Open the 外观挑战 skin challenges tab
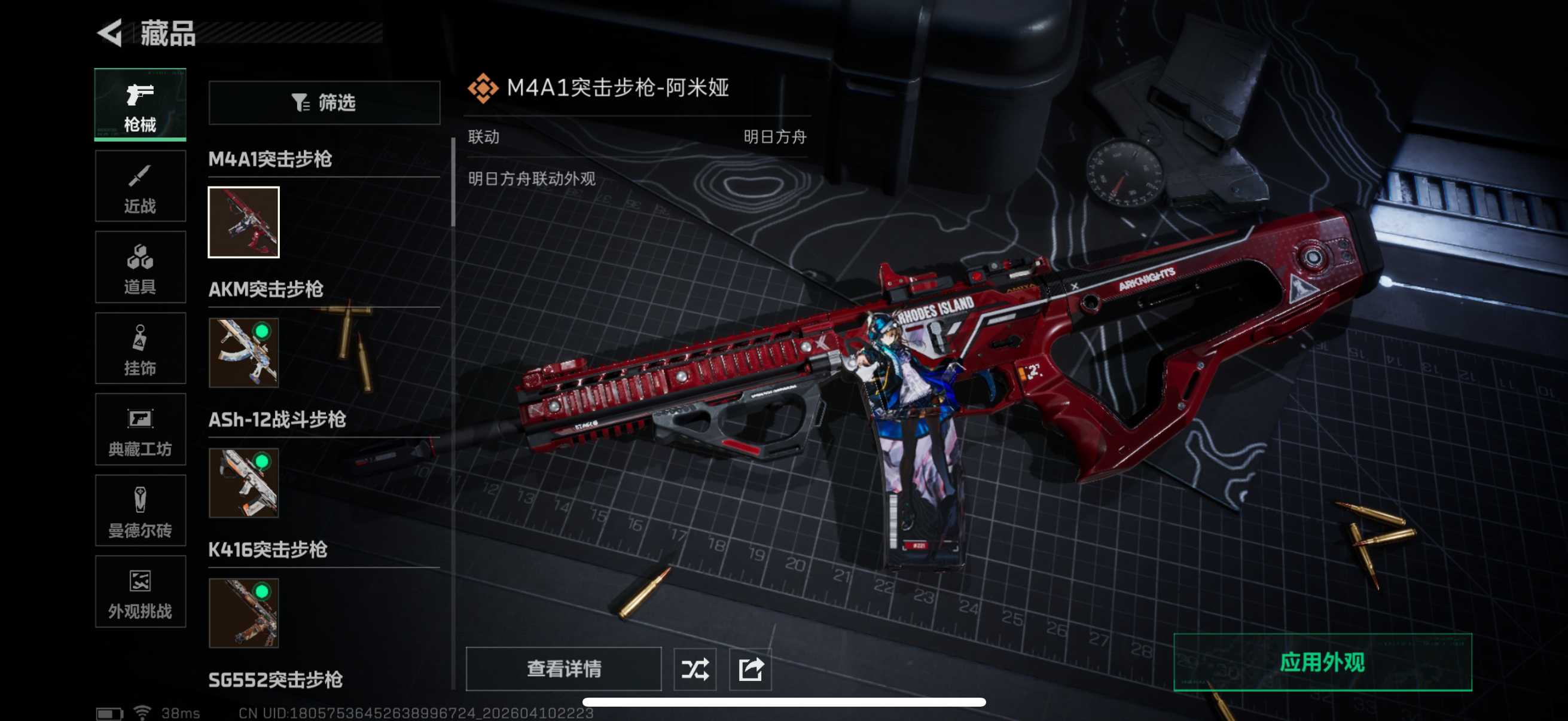The height and width of the screenshot is (721, 1568). pos(140,591)
